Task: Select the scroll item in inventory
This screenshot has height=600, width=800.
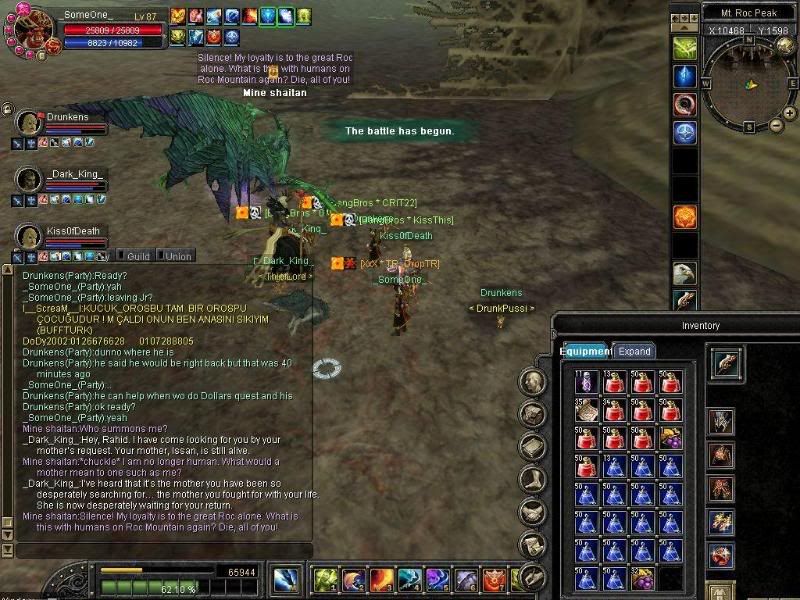Action: 587,409
